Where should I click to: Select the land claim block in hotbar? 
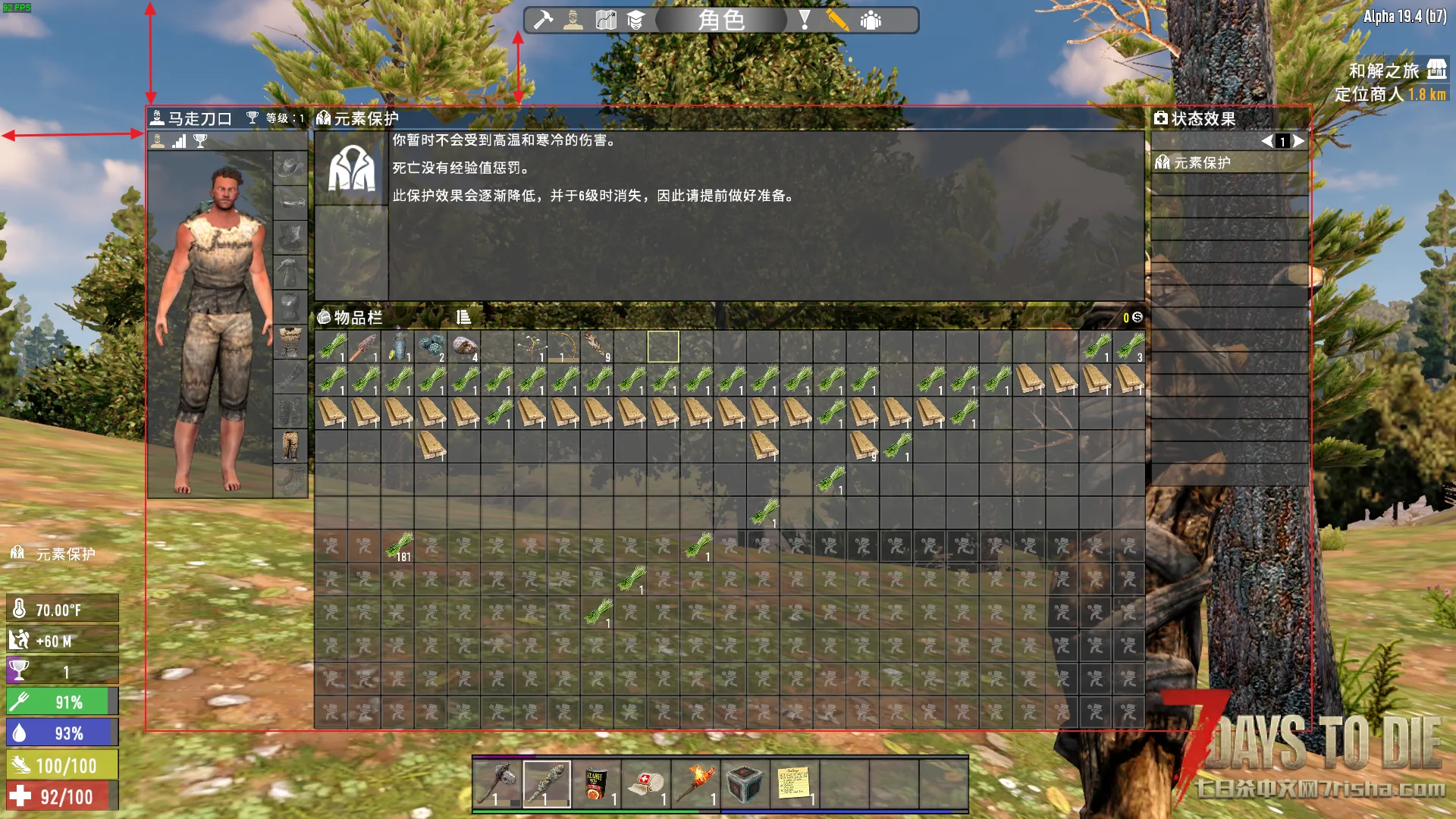744,784
